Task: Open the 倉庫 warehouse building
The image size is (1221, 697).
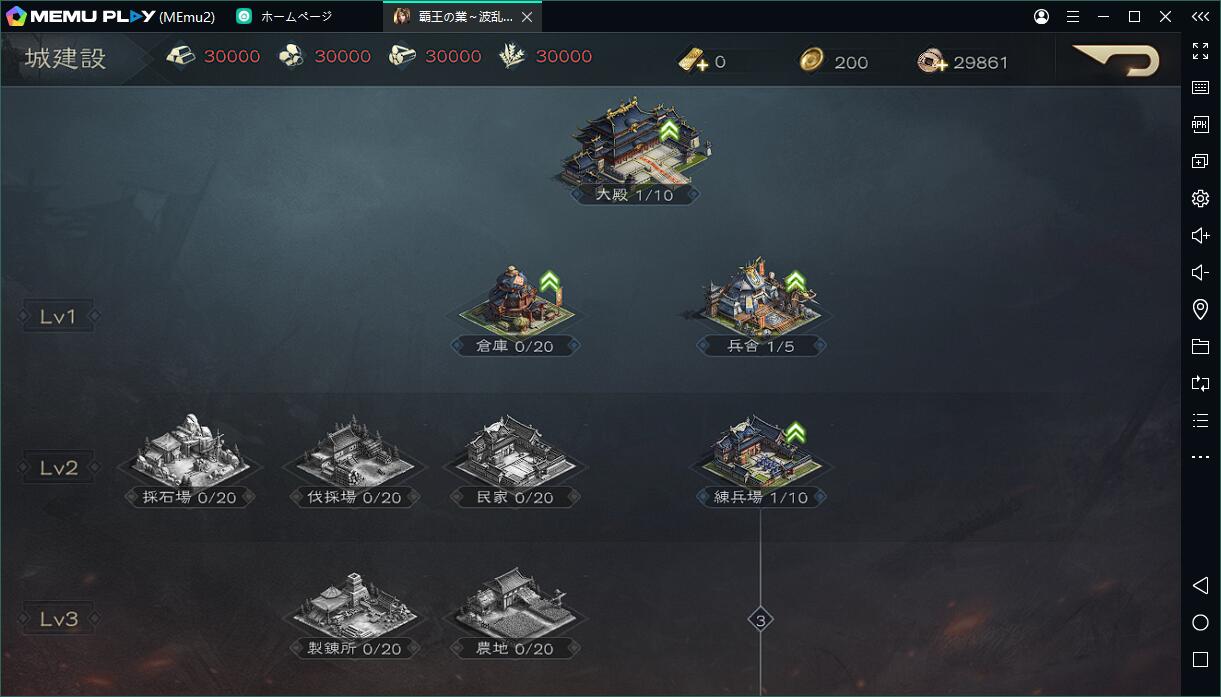Action: (515, 304)
